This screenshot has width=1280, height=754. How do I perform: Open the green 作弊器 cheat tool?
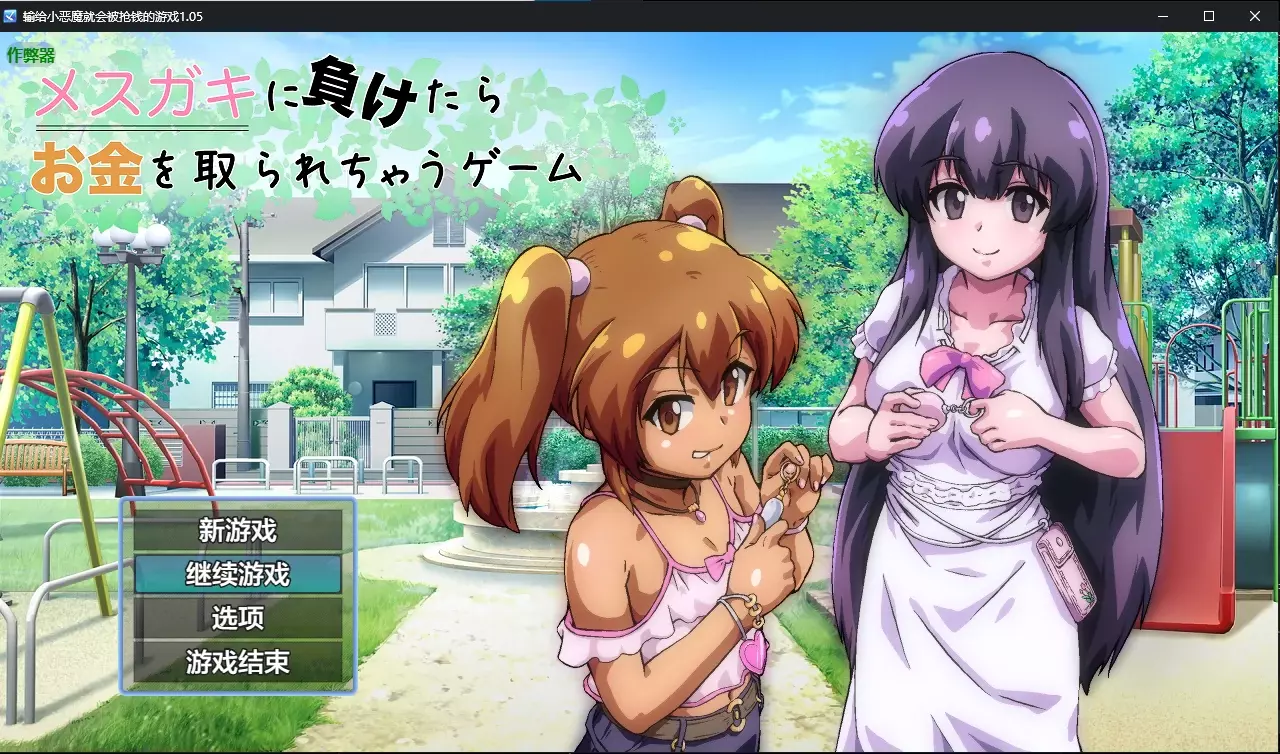[x=31, y=54]
